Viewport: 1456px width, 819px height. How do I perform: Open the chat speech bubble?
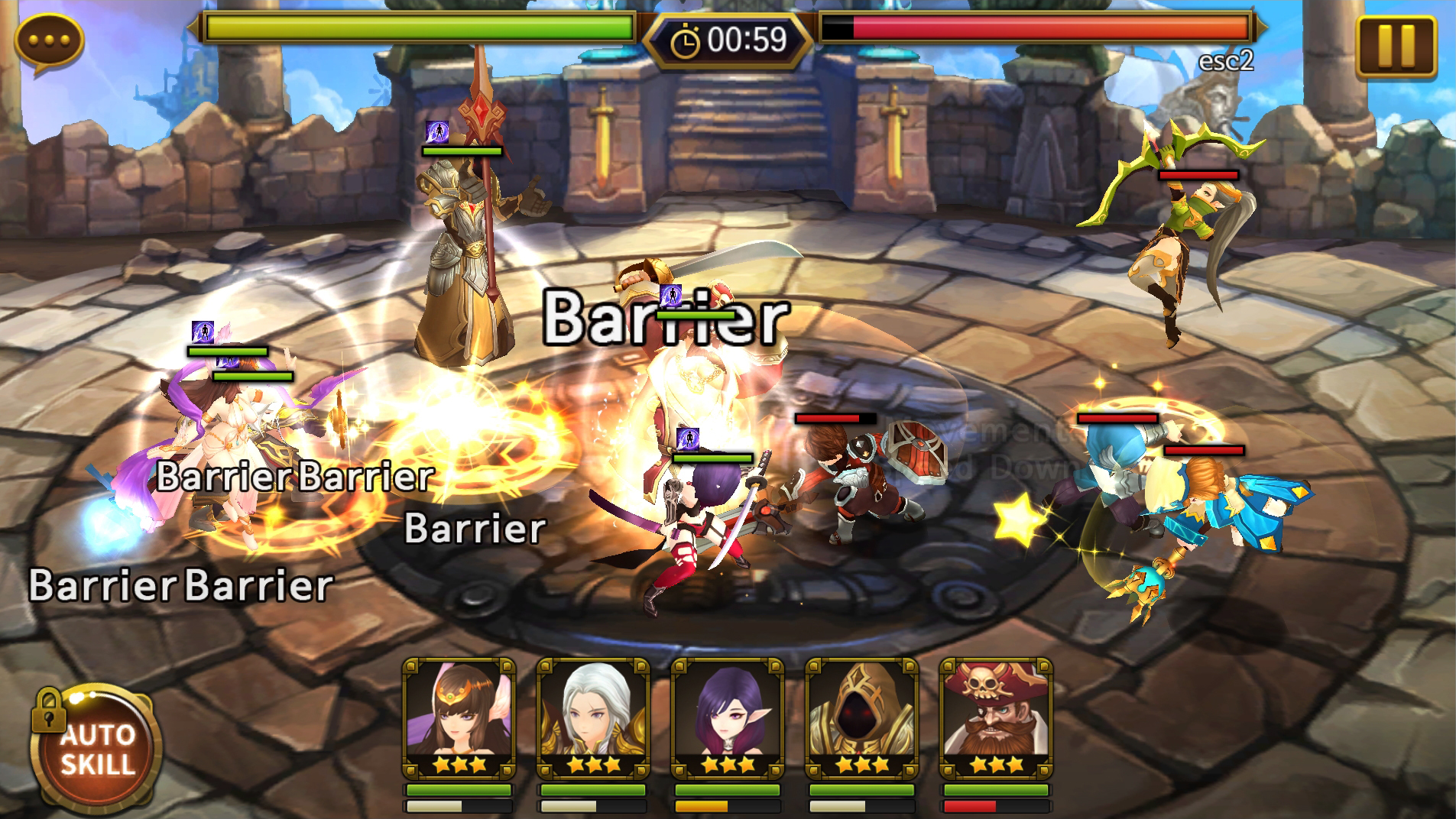[49, 41]
